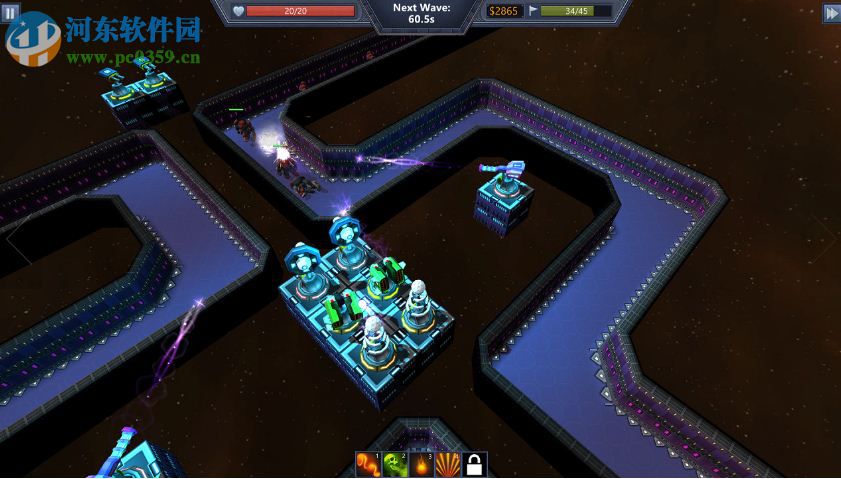Use the green skull poison ability
This screenshot has width=841, height=479.
tap(394, 465)
